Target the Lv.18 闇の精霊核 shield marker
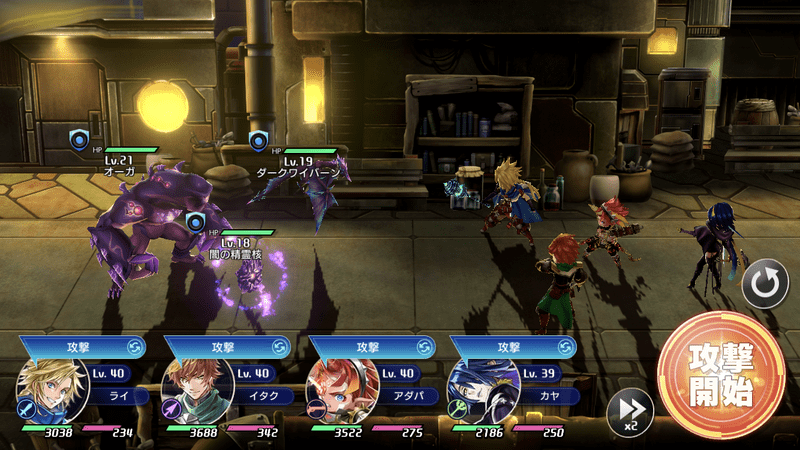Viewport: 800px width, 450px height. tap(196, 222)
